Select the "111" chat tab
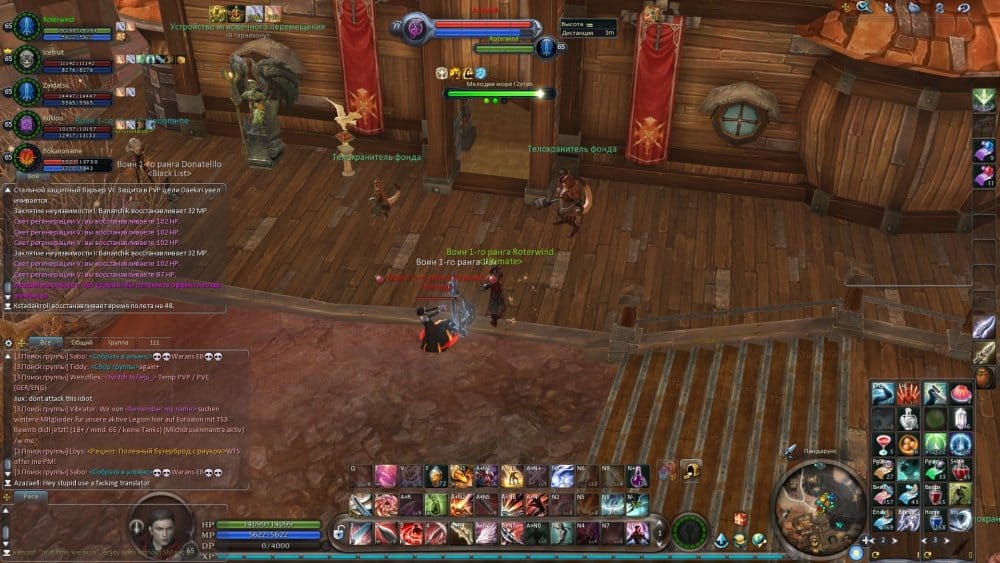 154,342
